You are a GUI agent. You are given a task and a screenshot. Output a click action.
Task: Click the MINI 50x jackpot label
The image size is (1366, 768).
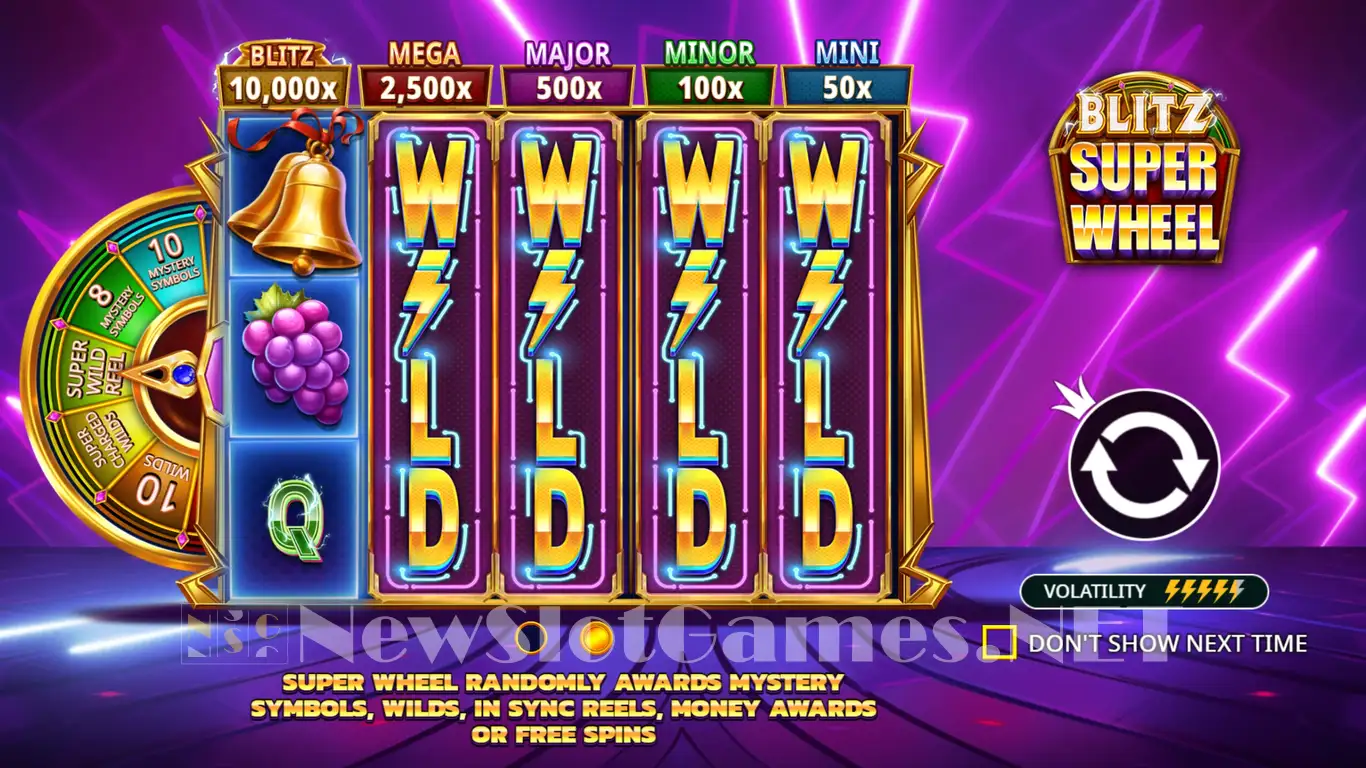[846, 75]
